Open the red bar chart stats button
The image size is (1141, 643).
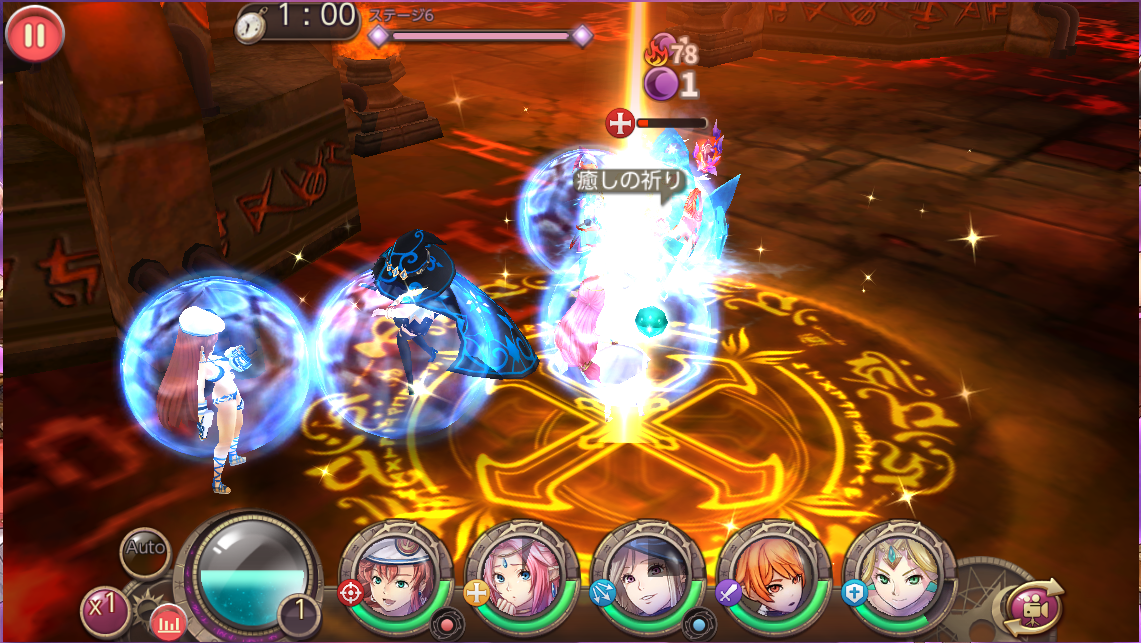click(168, 624)
